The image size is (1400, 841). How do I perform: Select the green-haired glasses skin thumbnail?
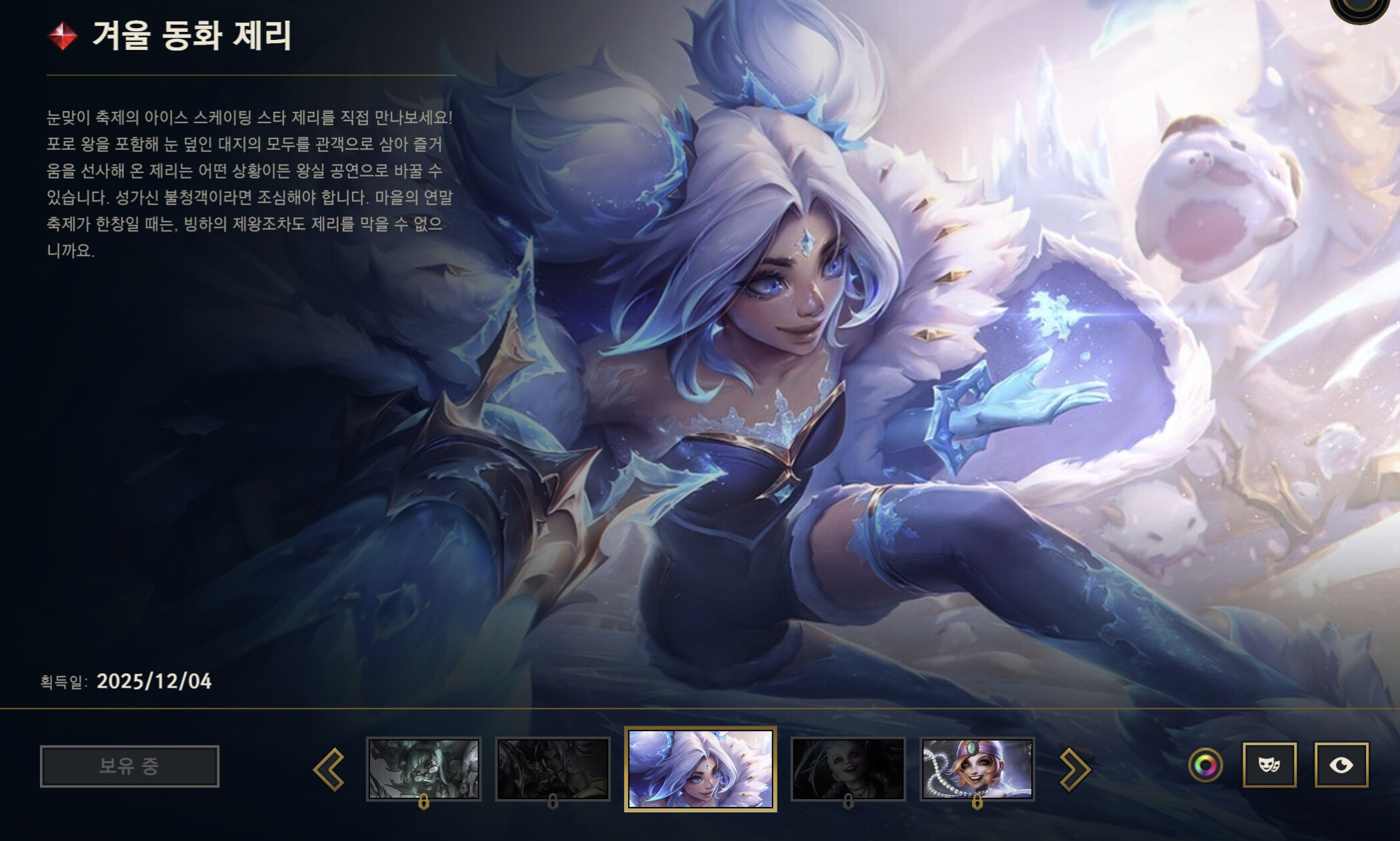click(x=423, y=768)
